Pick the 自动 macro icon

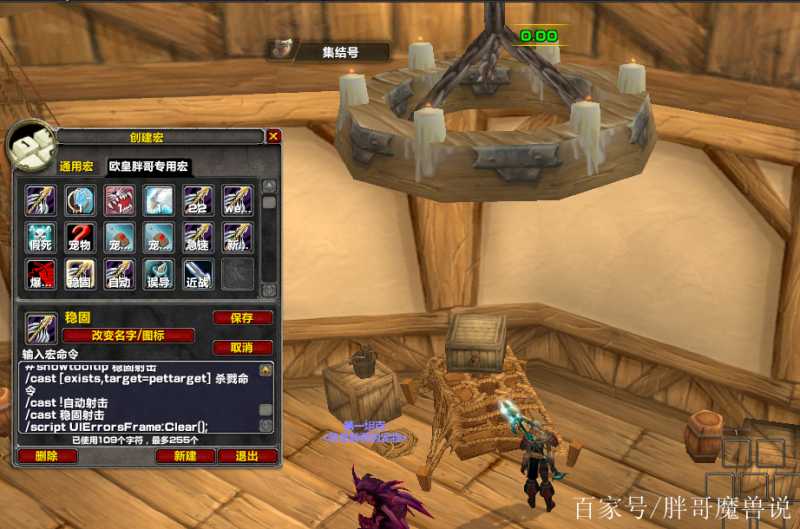pyautogui.click(x=119, y=274)
